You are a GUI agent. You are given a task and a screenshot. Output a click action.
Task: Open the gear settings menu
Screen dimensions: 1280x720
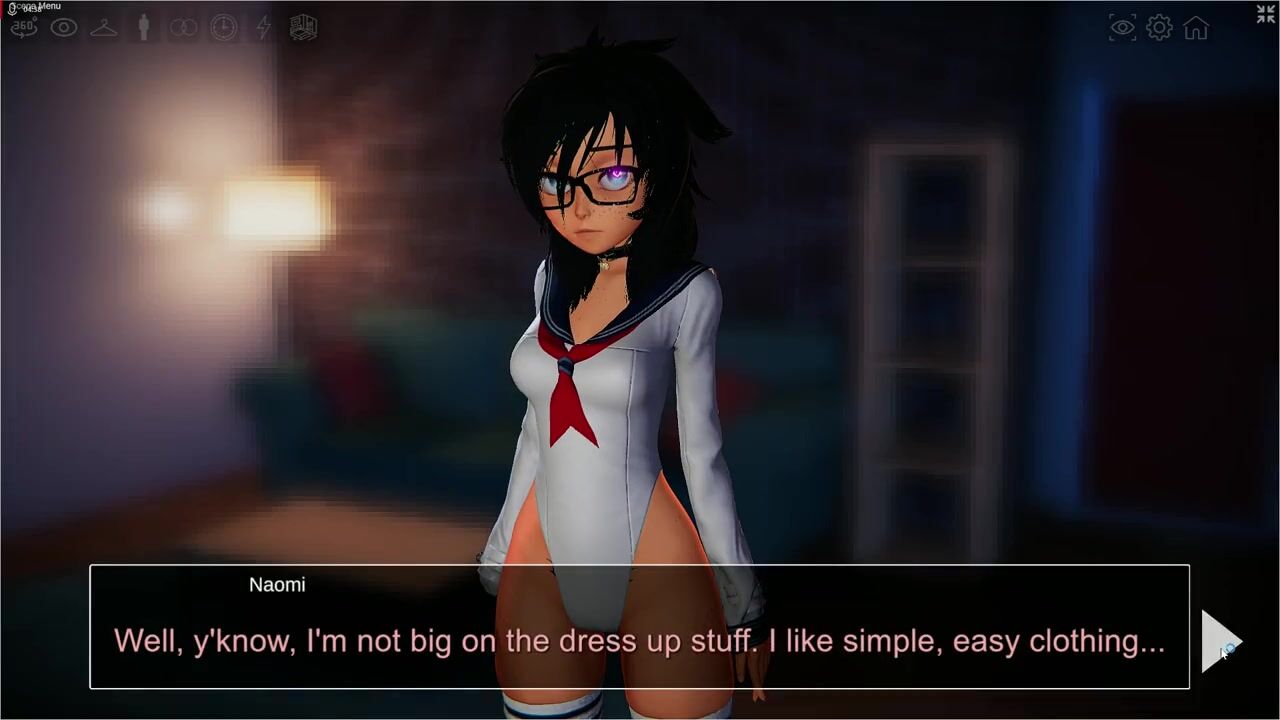click(x=1159, y=28)
